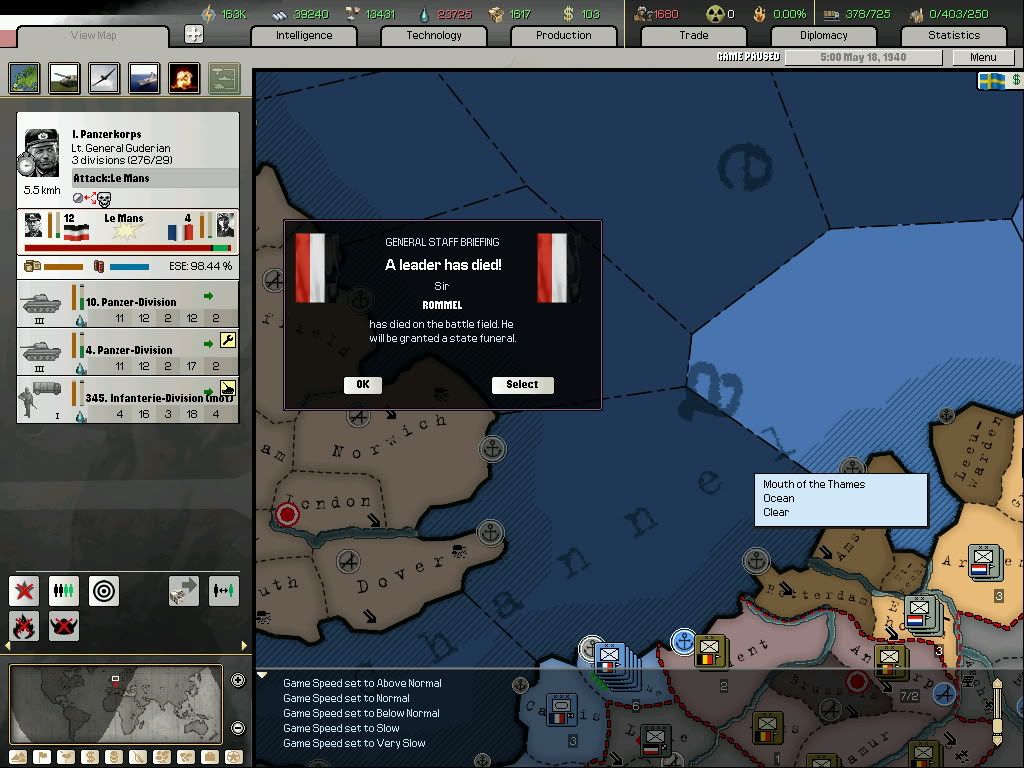
Task: Open the Diplomacy tab
Action: 824,35
